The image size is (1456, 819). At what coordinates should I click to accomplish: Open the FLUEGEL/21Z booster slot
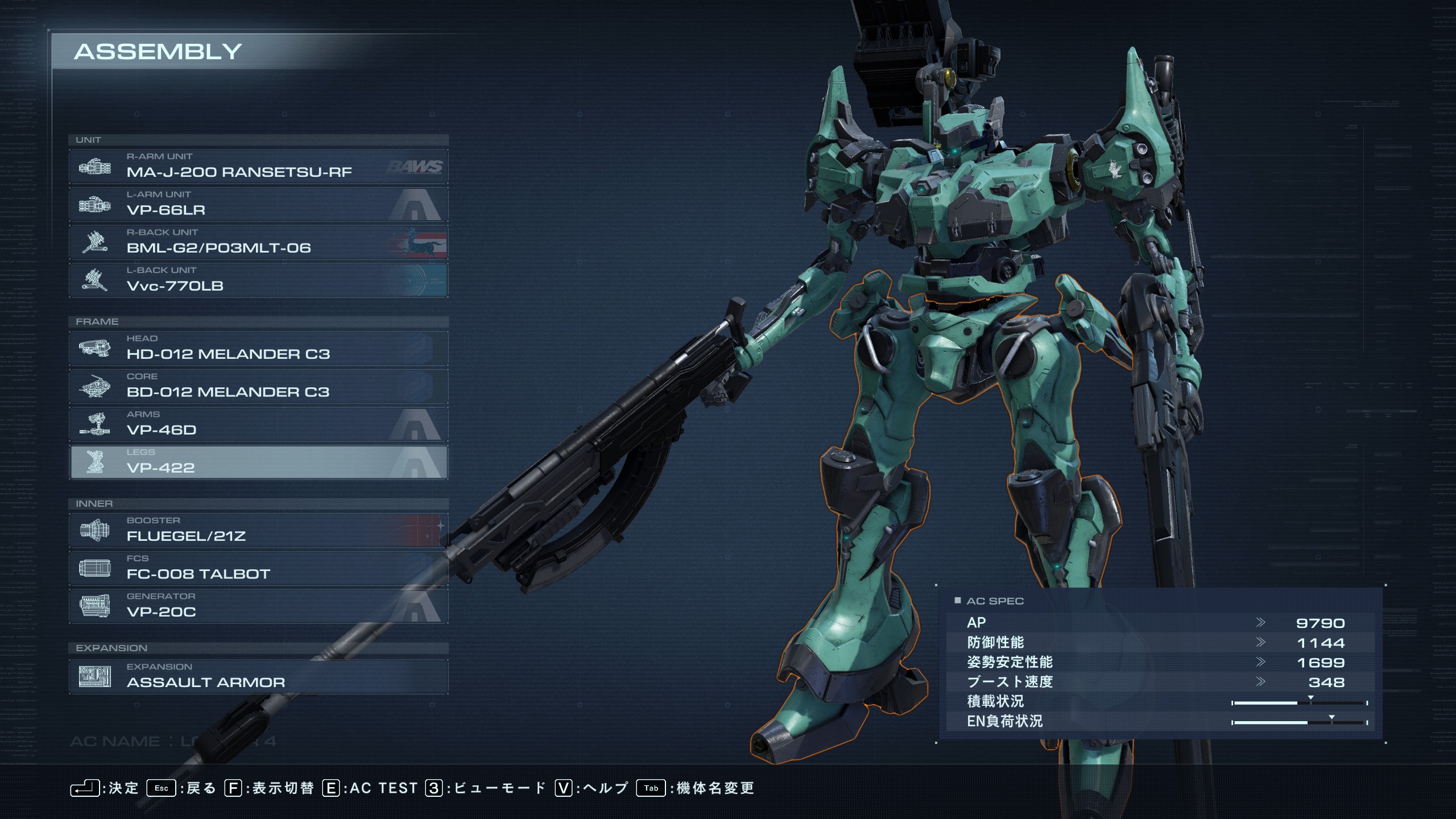258,531
